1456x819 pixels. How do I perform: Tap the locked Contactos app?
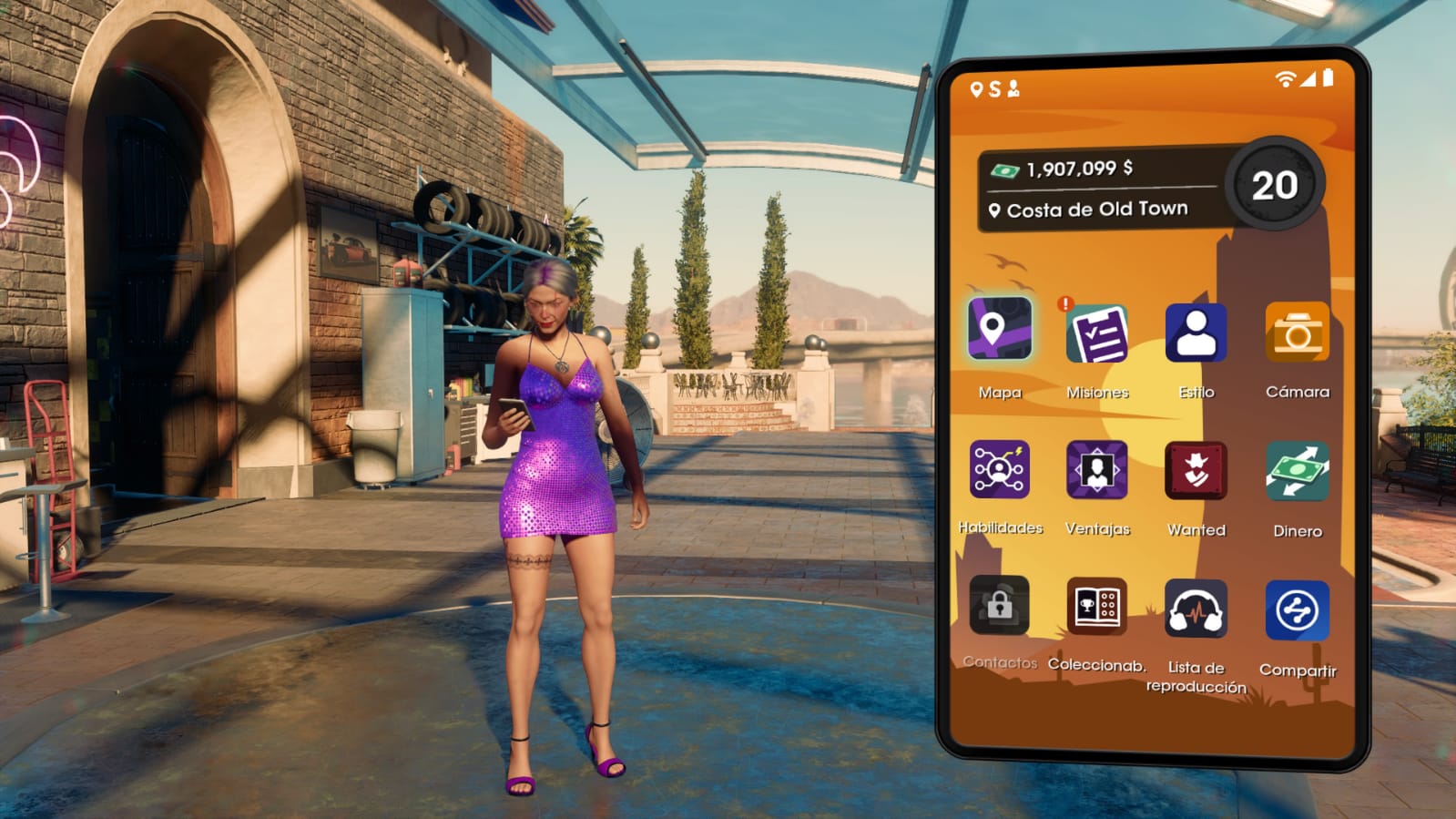(999, 605)
